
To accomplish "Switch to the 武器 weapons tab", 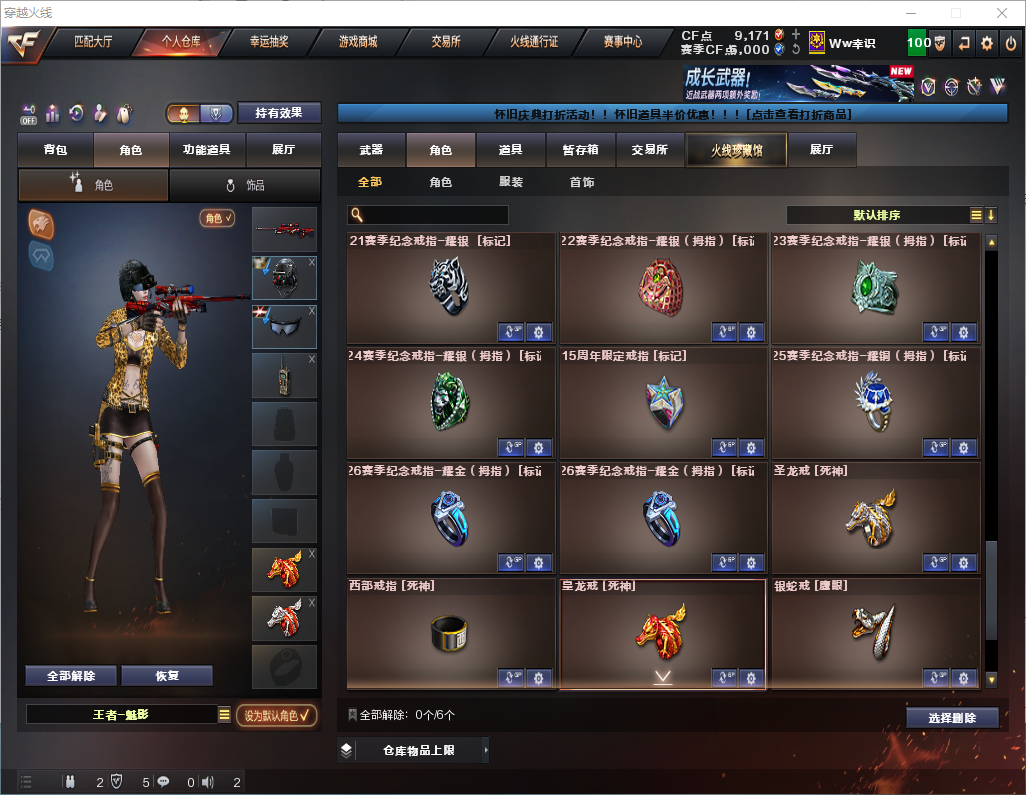I will pyautogui.click(x=371, y=150).
